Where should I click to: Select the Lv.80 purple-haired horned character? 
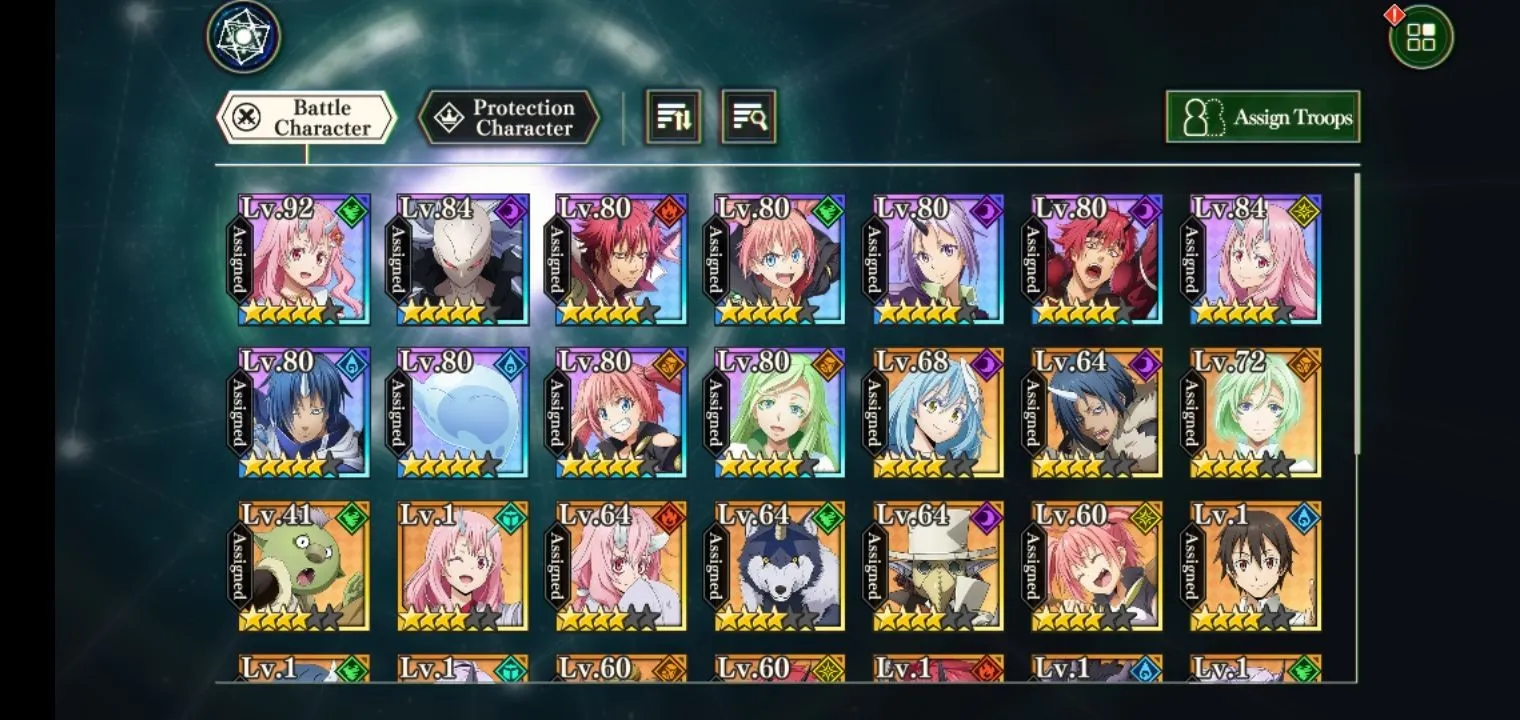pos(938,260)
